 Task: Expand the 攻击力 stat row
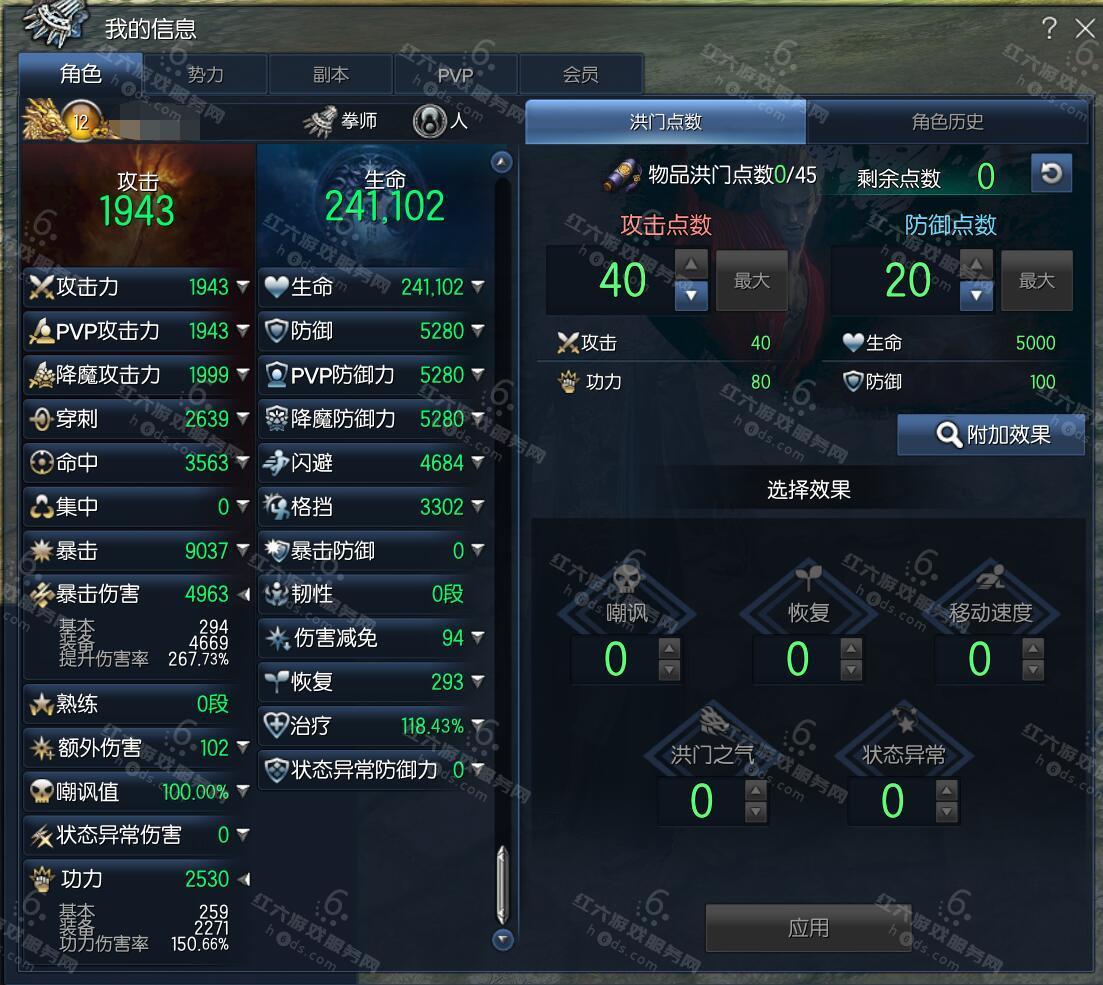click(243, 287)
